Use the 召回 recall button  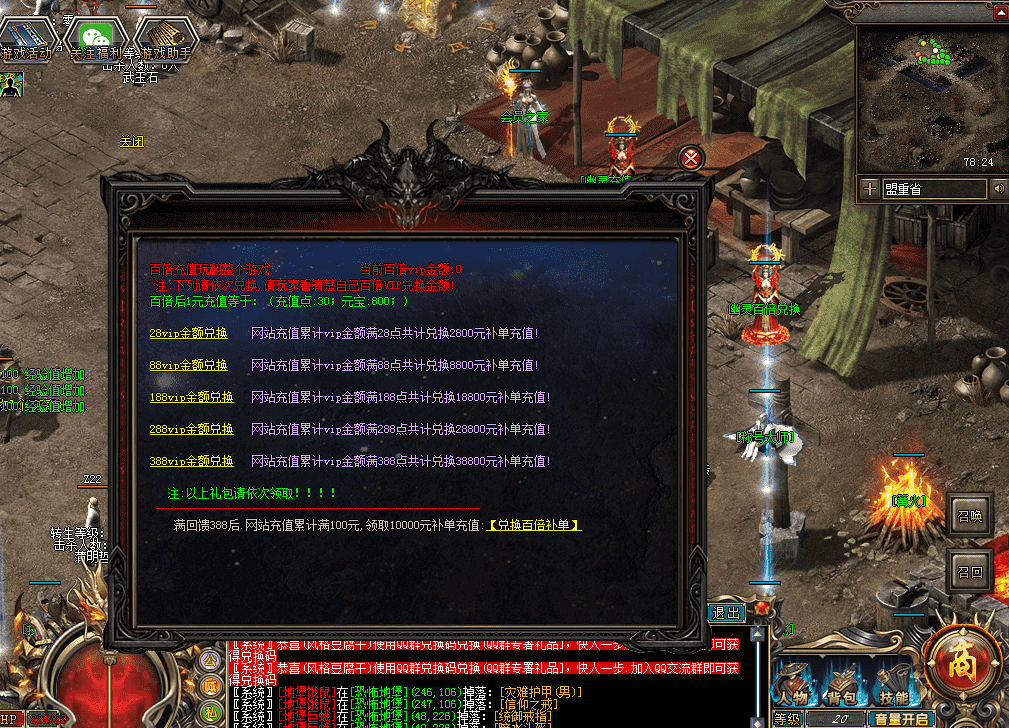(x=970, y=572)
